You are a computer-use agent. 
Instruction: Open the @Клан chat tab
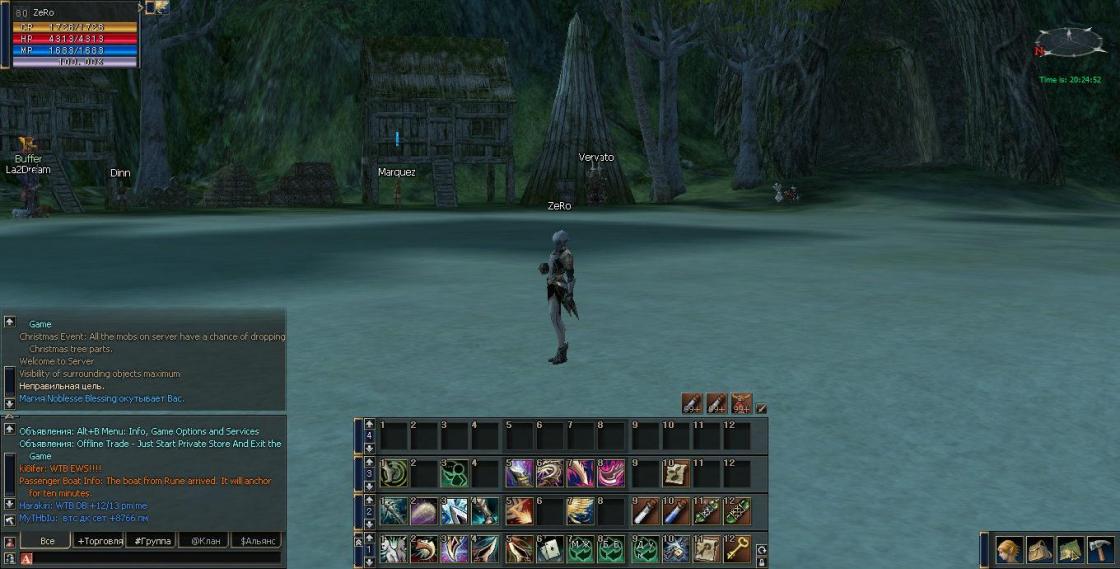point(204,540)
